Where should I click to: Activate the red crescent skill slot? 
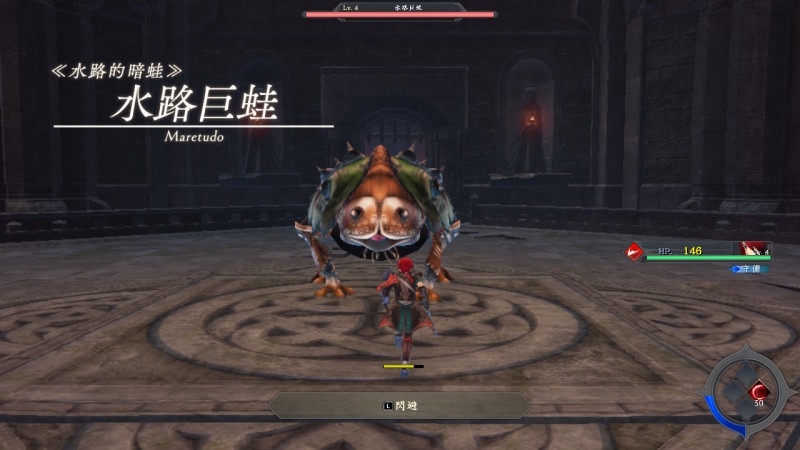point(758,389)
